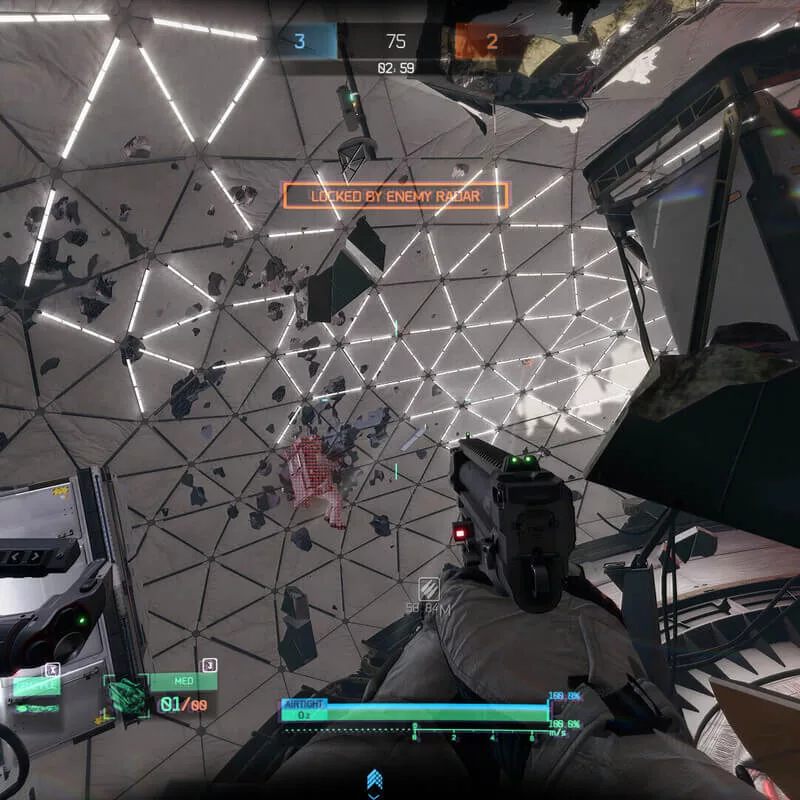
Task: Select the grapple equipment slot
Action: [x=37, y=687]
